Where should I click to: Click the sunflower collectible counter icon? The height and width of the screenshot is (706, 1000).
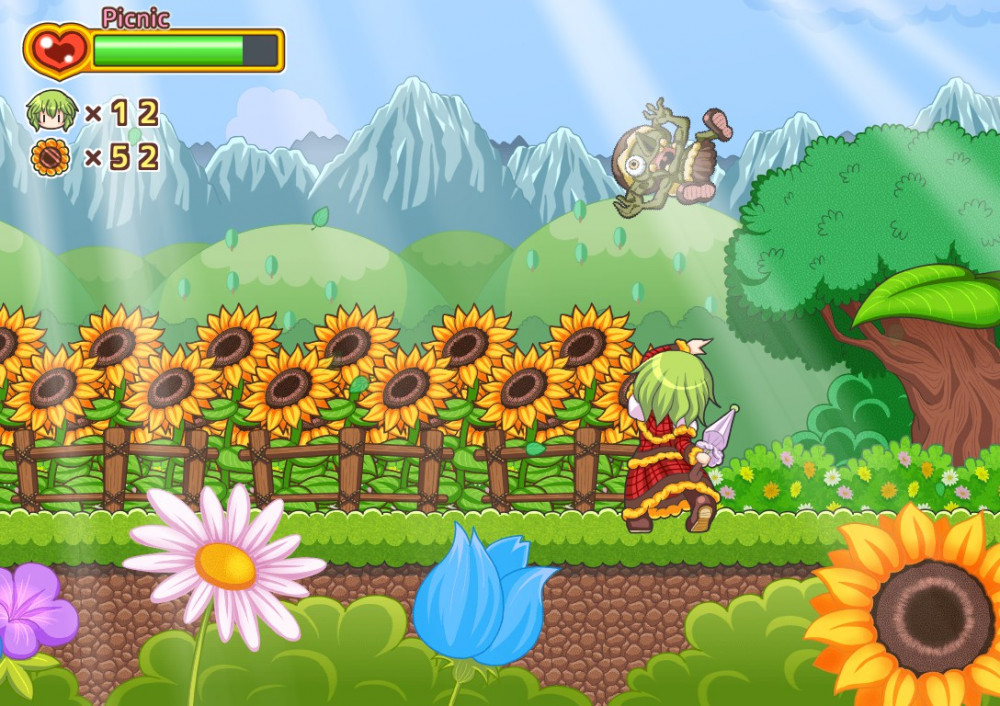[50, 158]
